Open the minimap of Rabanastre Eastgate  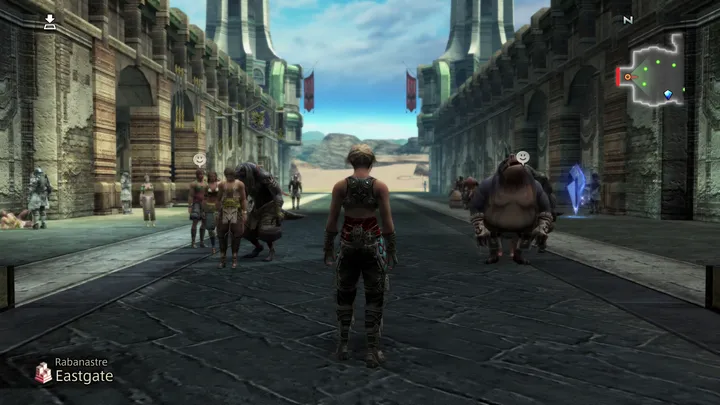[x=653, y=72]
